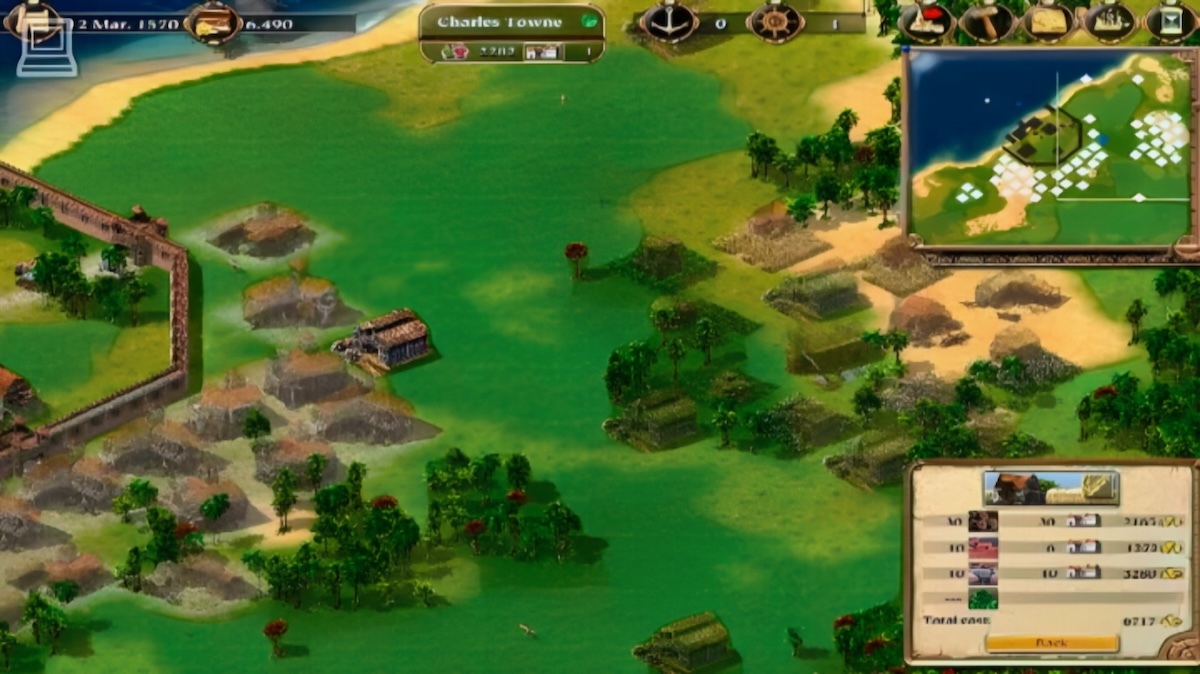
Task: Open the scroll icon beside the date
Action: (33, 18)
